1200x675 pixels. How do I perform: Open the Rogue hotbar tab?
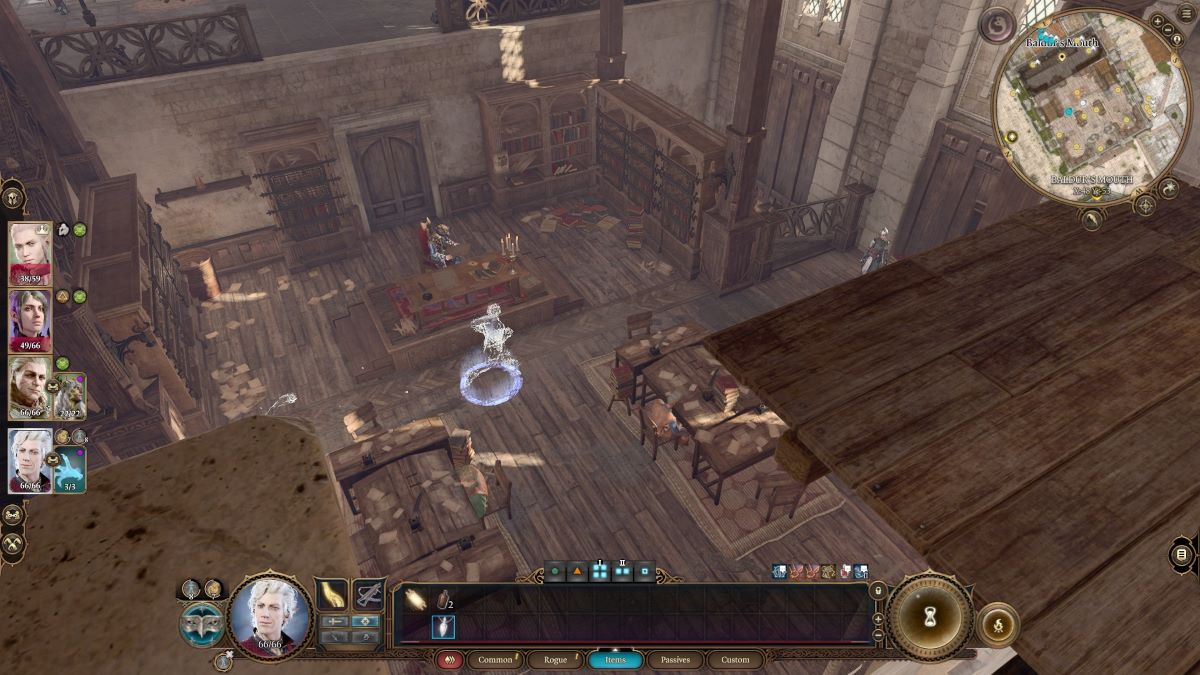tap(554, 660)
